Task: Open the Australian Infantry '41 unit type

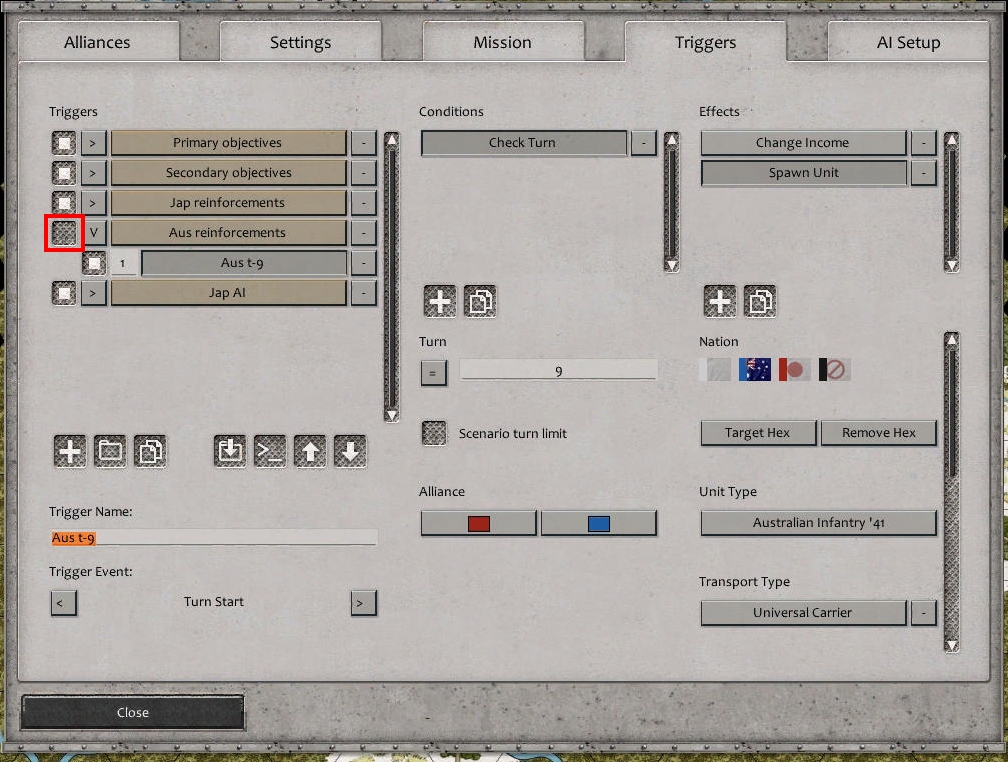Action: point(818,523)
